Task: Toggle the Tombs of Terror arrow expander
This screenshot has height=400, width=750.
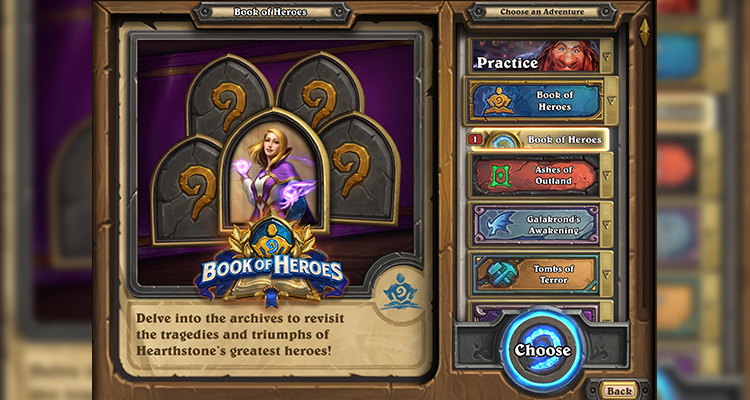Action: [607, 273]
